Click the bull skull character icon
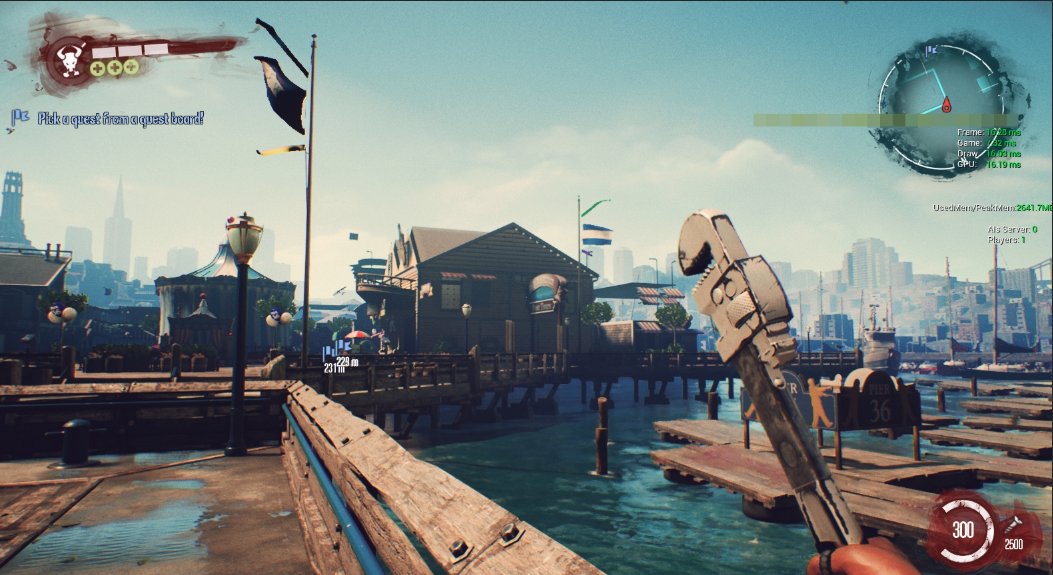This screenshot has width=1053, height=575. tap(69, 58)
